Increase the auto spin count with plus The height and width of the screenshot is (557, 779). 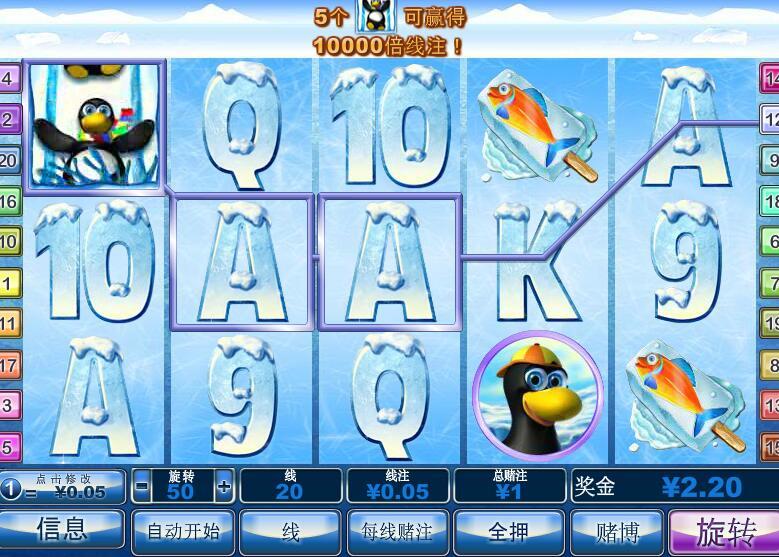[224, 487]
